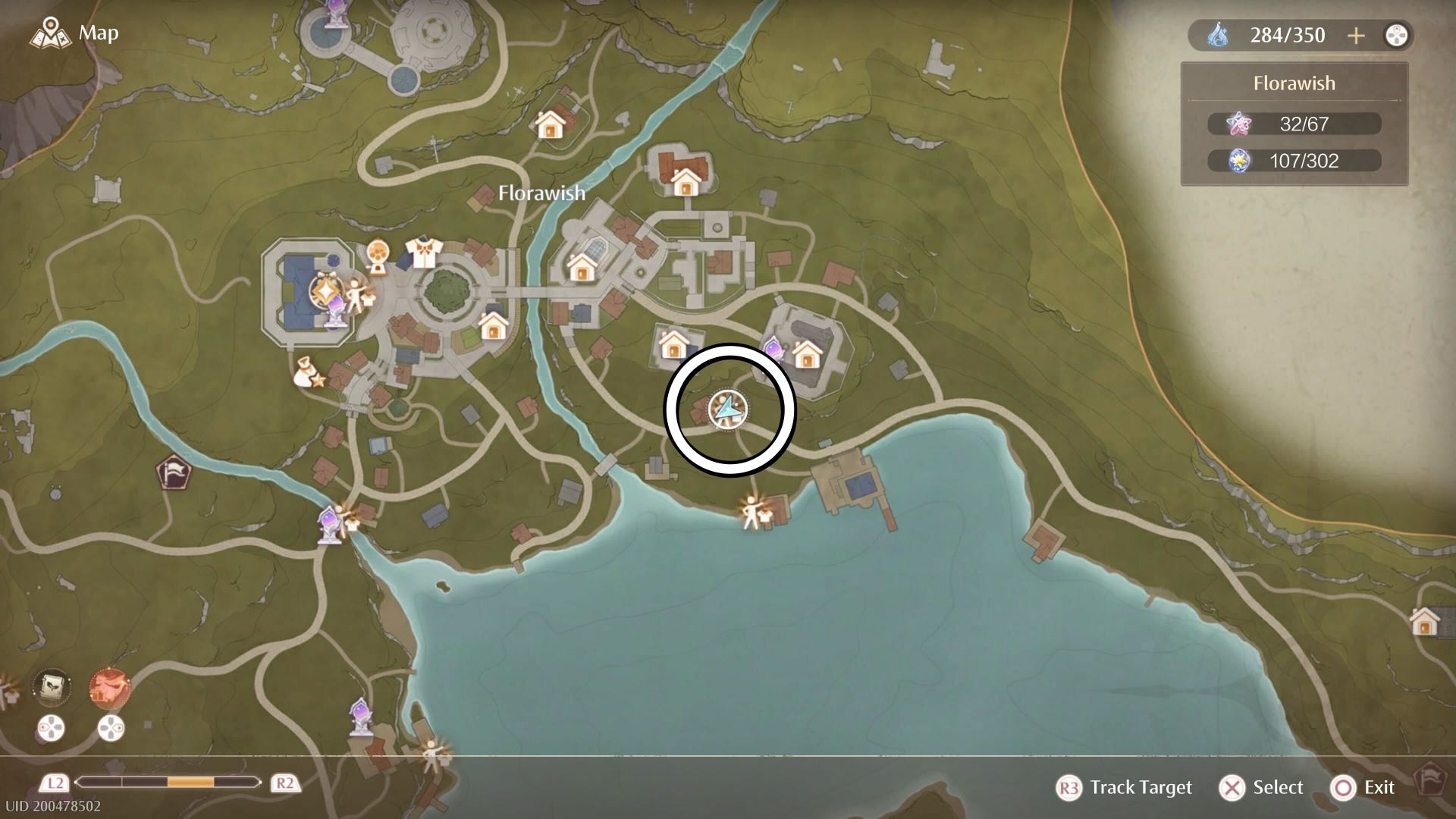
Task: Select the house marker beside the tree plaza
Action: (x=494, y=327)
